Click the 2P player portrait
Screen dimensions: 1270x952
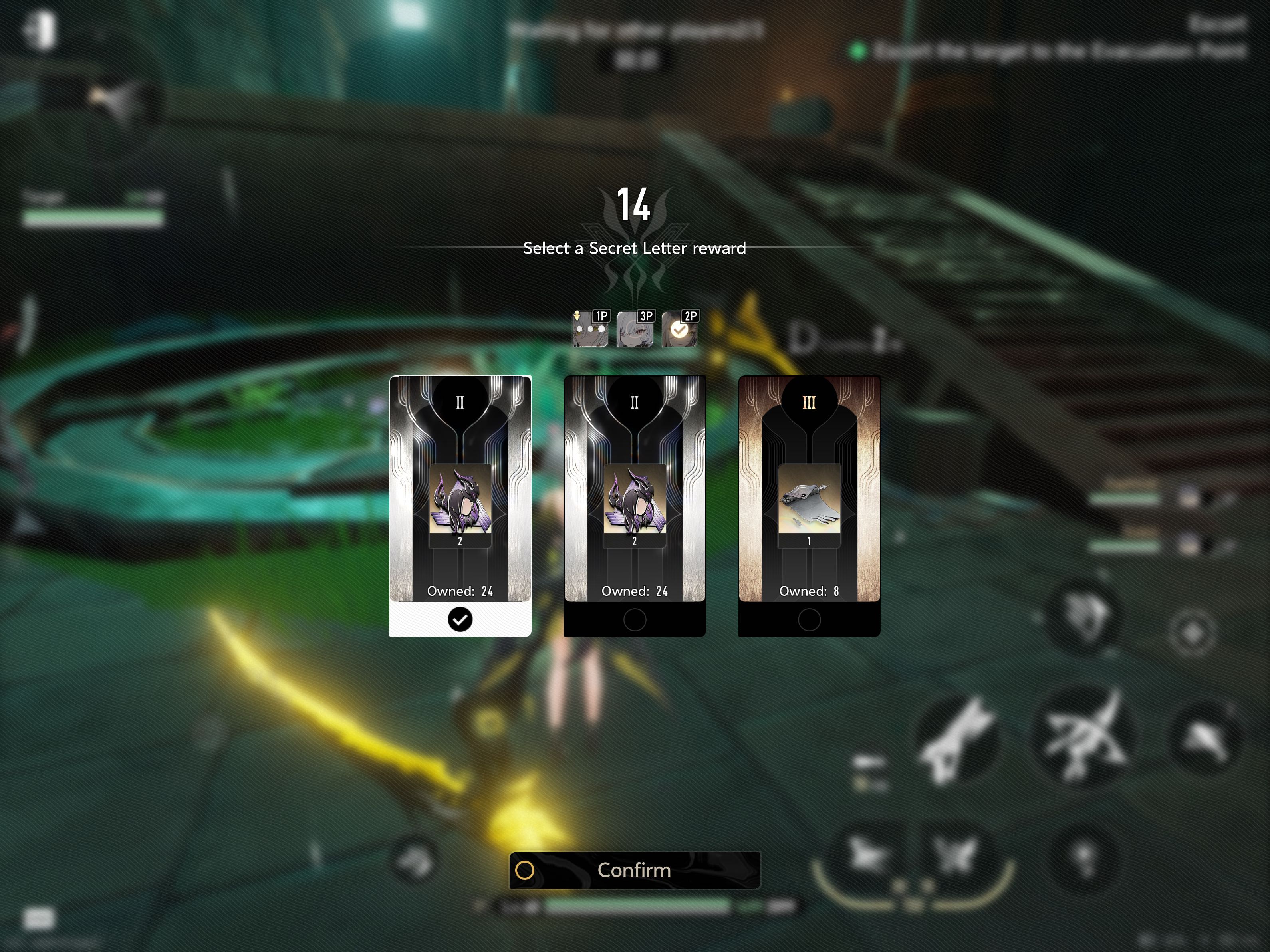680,329
